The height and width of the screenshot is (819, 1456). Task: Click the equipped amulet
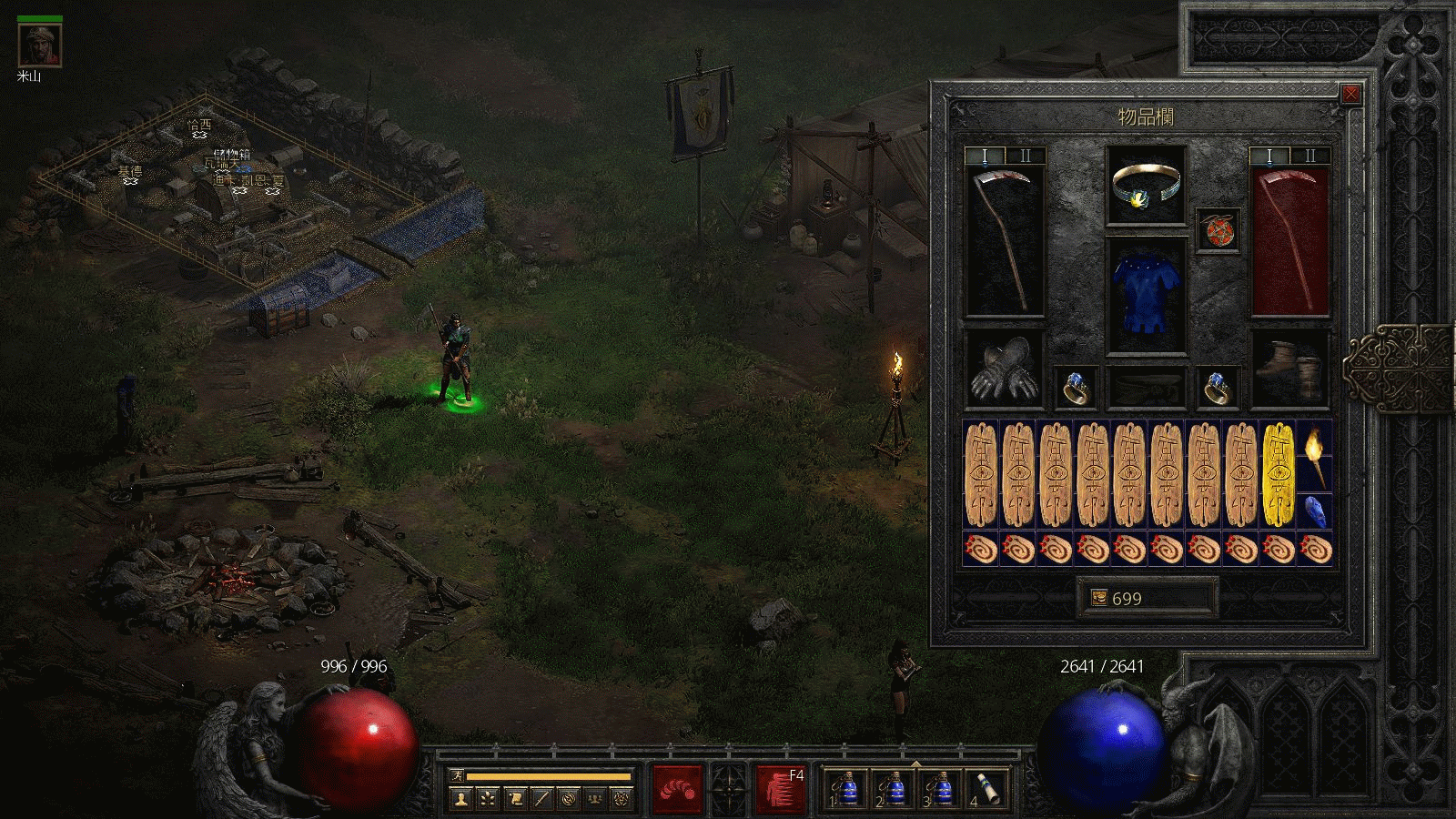(1145, 187)
